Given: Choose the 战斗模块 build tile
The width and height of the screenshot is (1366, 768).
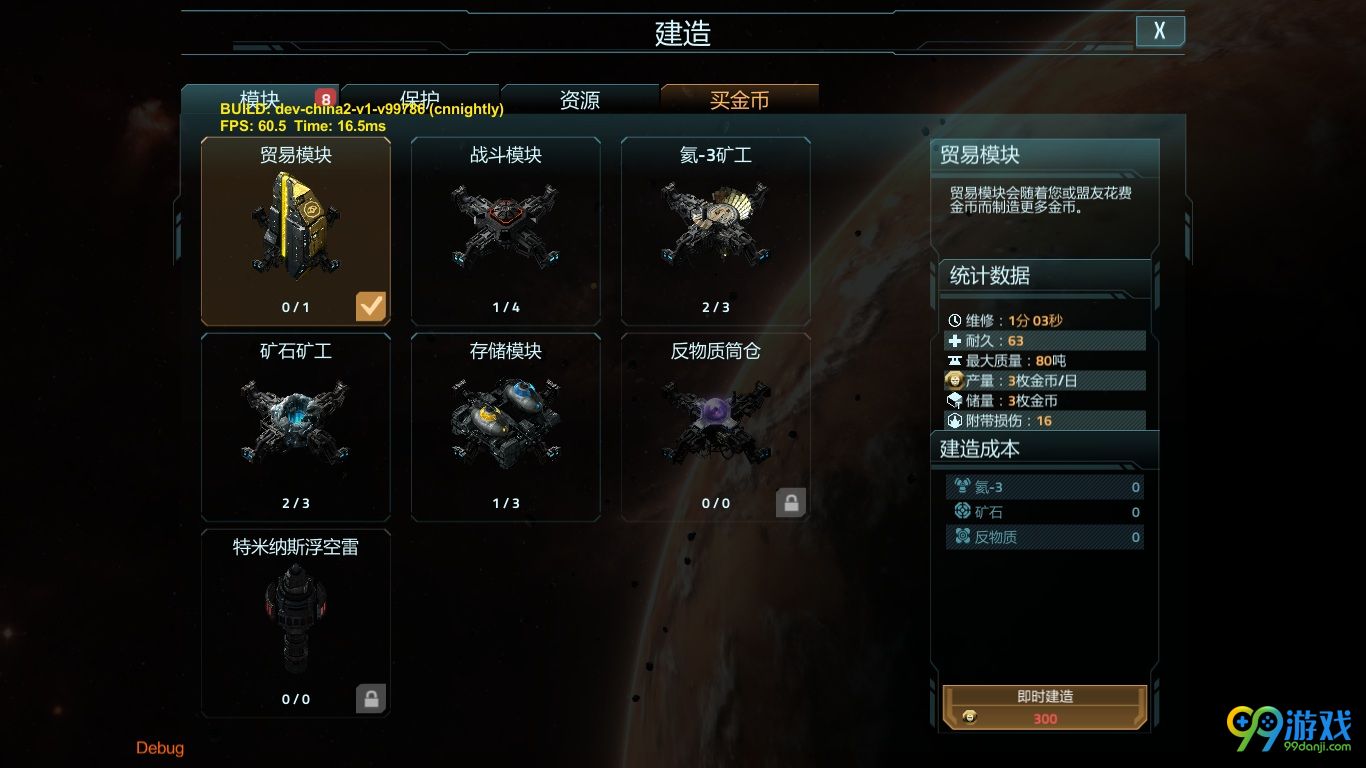Looking at the screenshot, I should [x=506, y=231].
